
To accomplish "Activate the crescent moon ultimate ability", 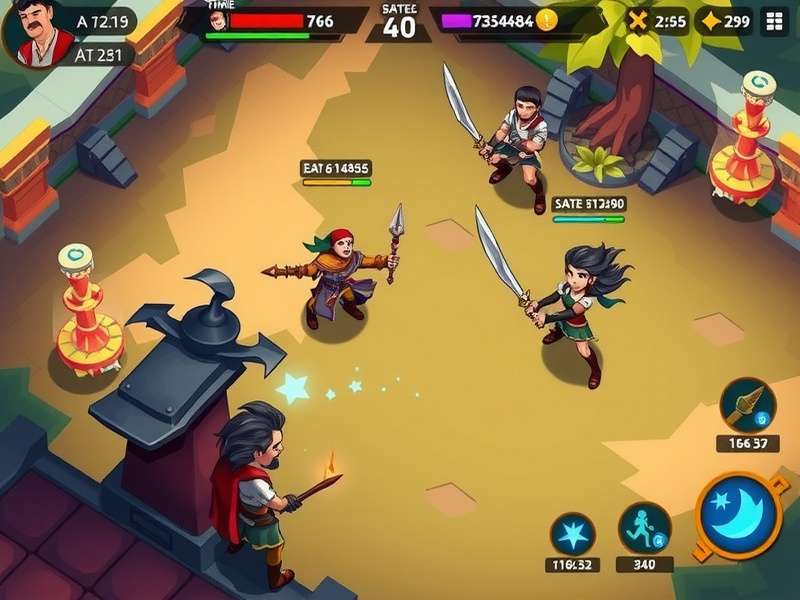I will point(742,514).
